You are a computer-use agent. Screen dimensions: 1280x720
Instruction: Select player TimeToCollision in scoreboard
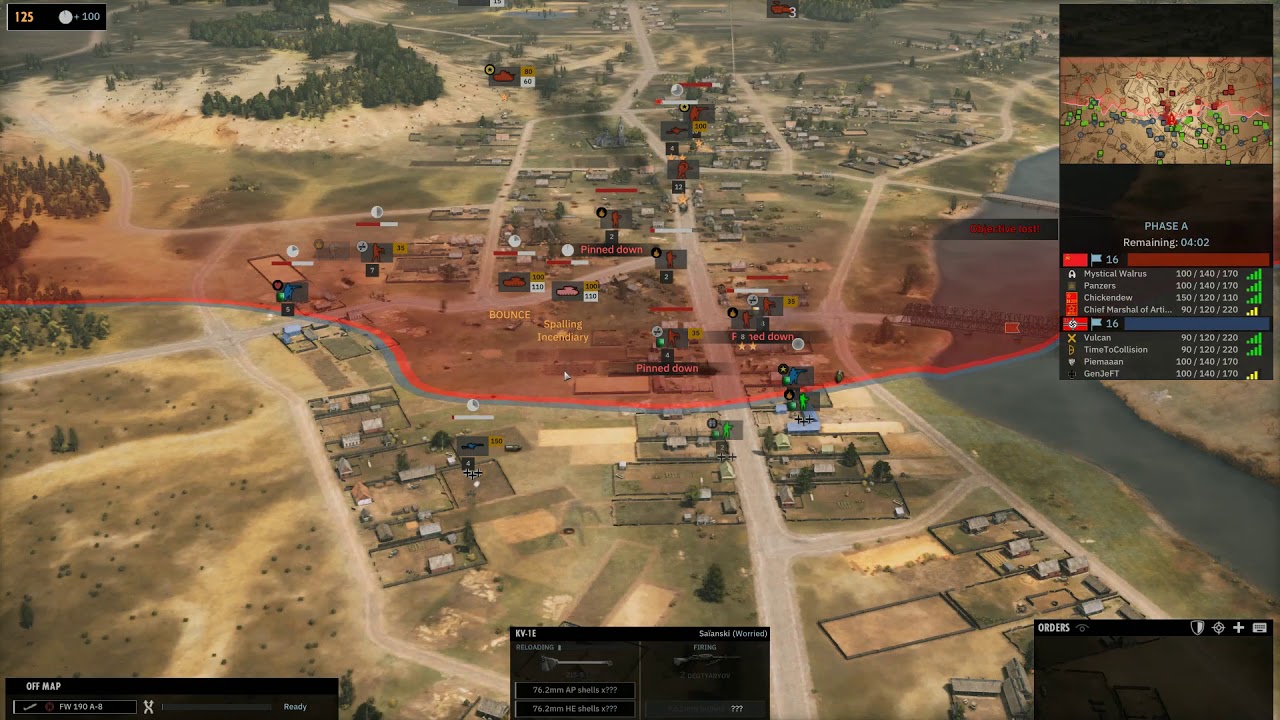click(1115, 350)
